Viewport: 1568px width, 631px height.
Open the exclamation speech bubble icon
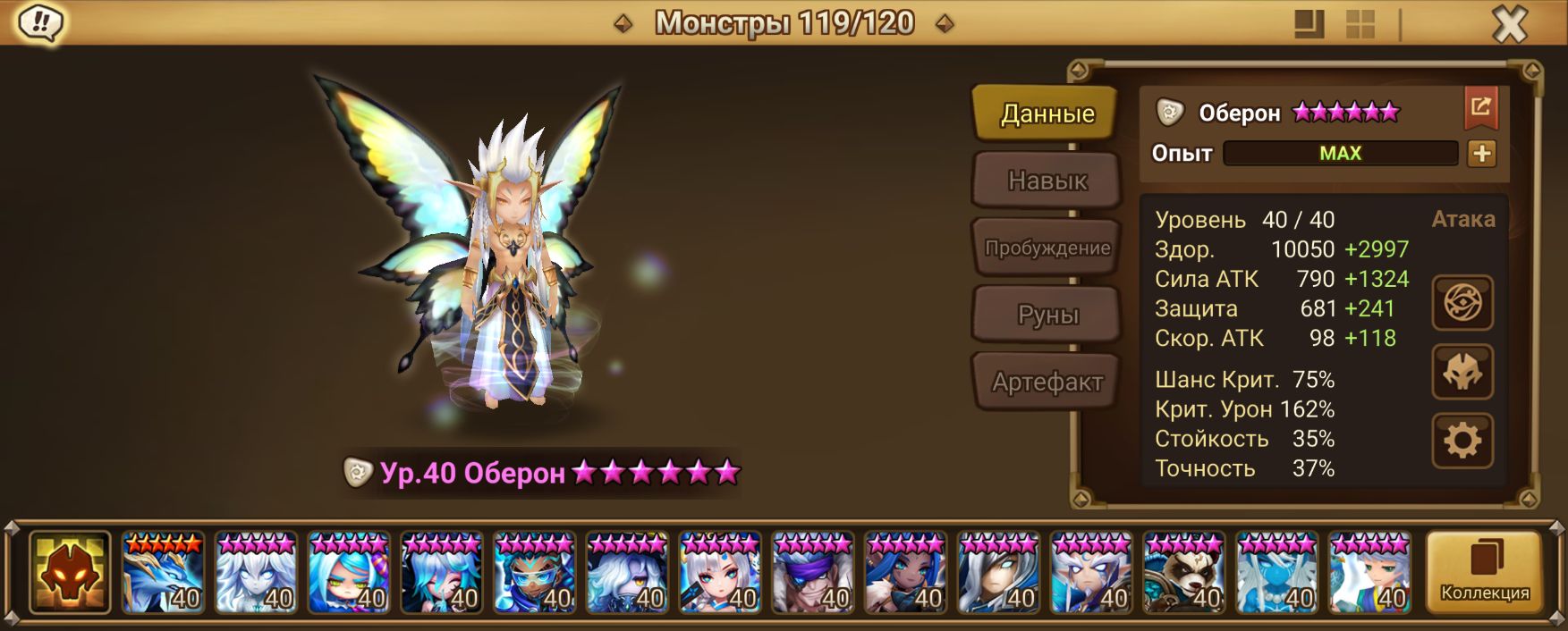[40, 22]
